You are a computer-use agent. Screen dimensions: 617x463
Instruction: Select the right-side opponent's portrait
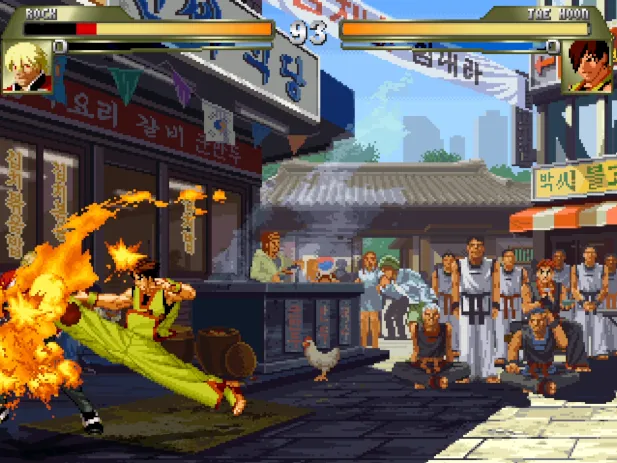click(588, 66)
